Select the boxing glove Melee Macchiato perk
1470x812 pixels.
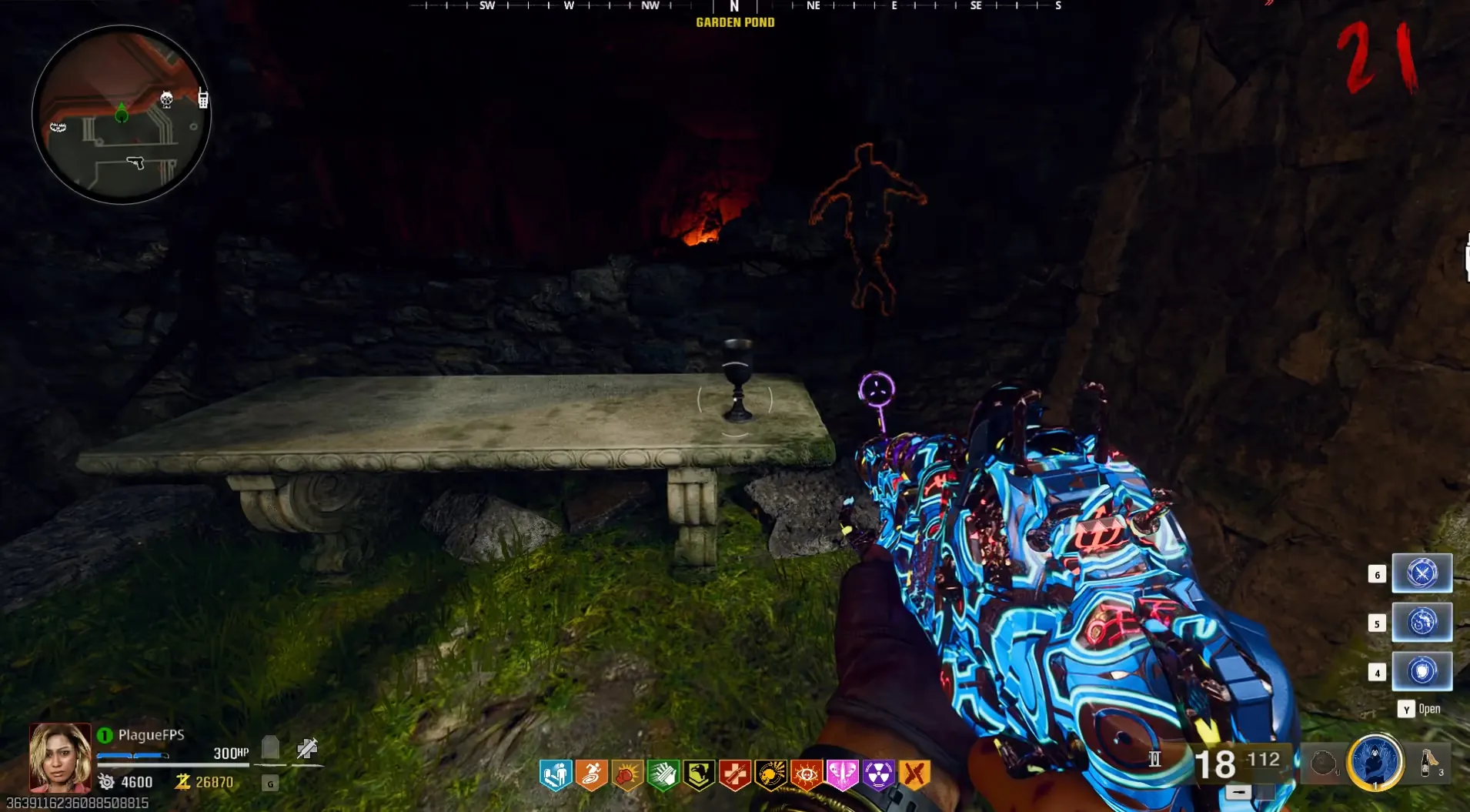tap(627, 775)
